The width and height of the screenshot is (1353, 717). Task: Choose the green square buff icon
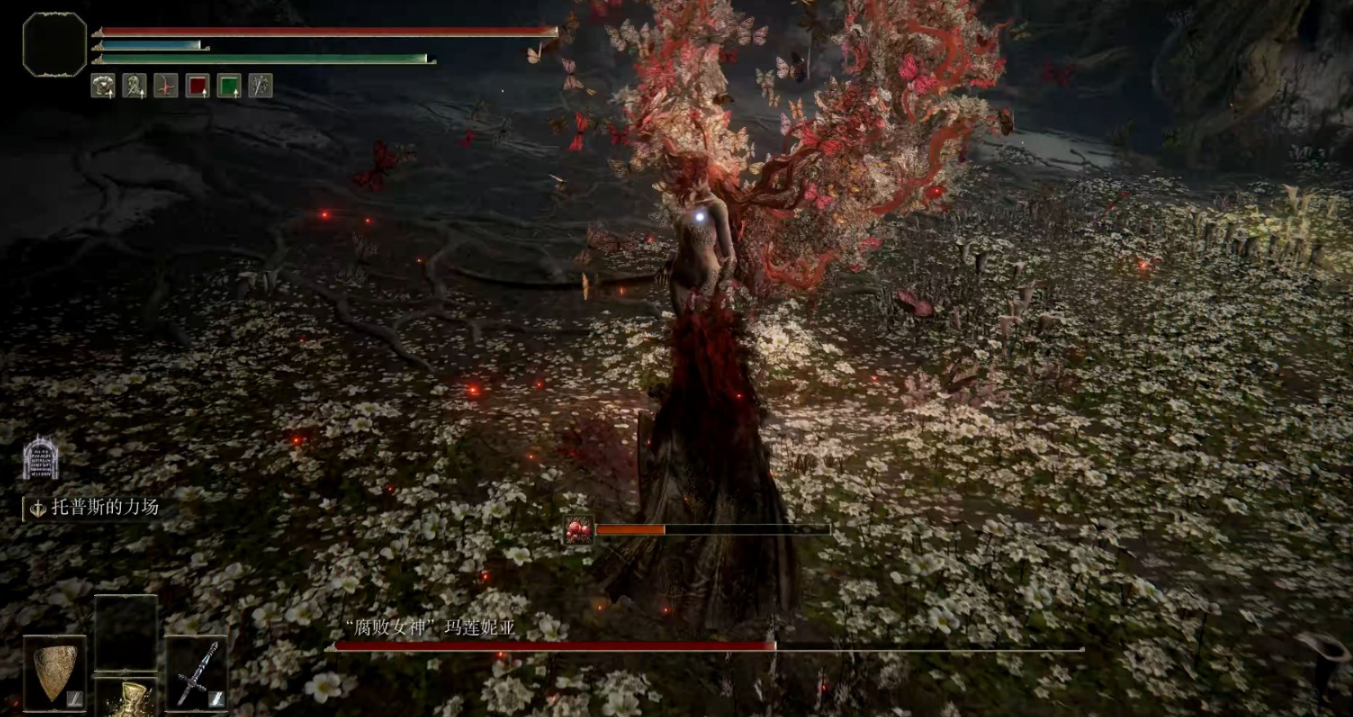point(229,86)
